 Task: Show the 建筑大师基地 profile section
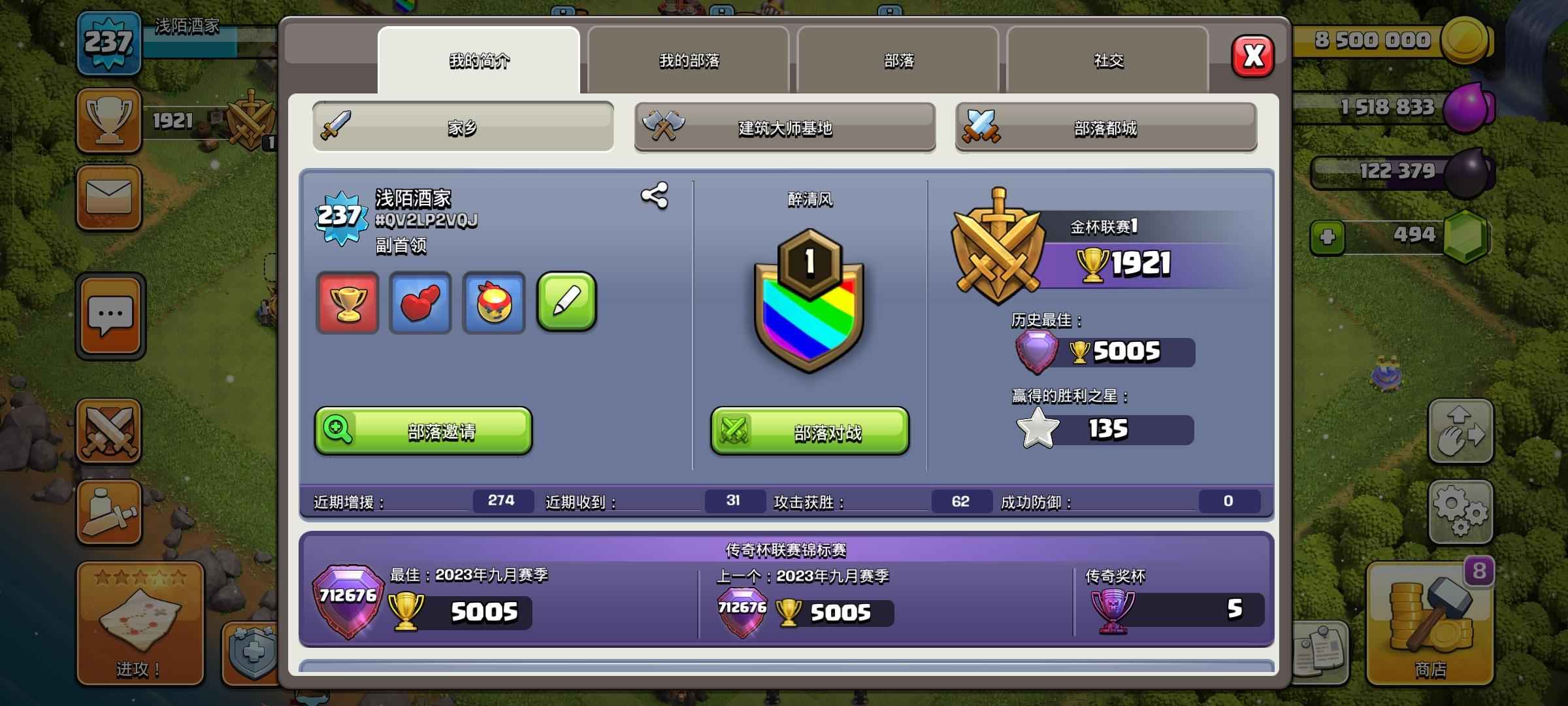tap(785, 127)
